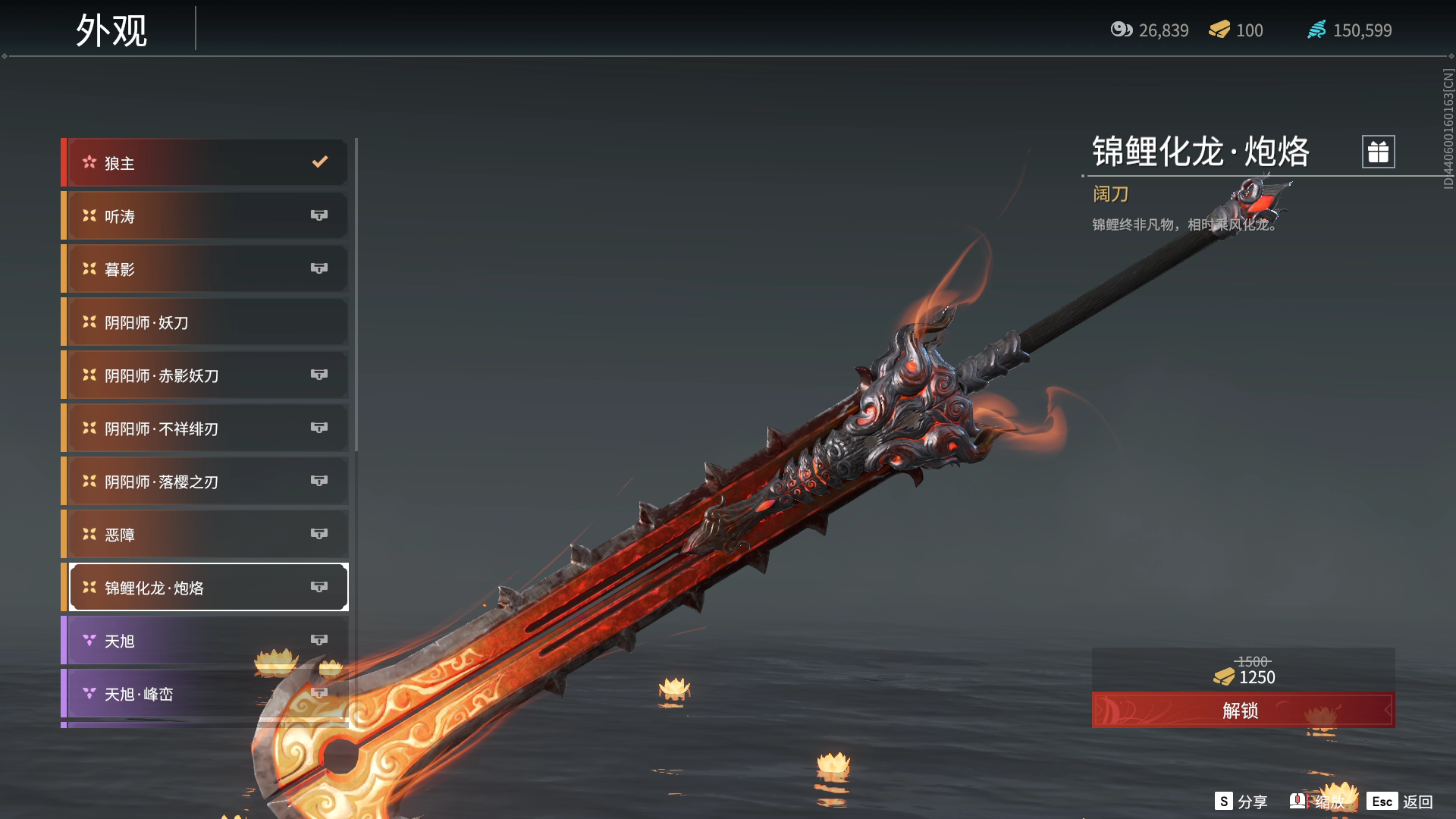
Task: Select the 暮影 skin row
Action: [x=206, y=269]
